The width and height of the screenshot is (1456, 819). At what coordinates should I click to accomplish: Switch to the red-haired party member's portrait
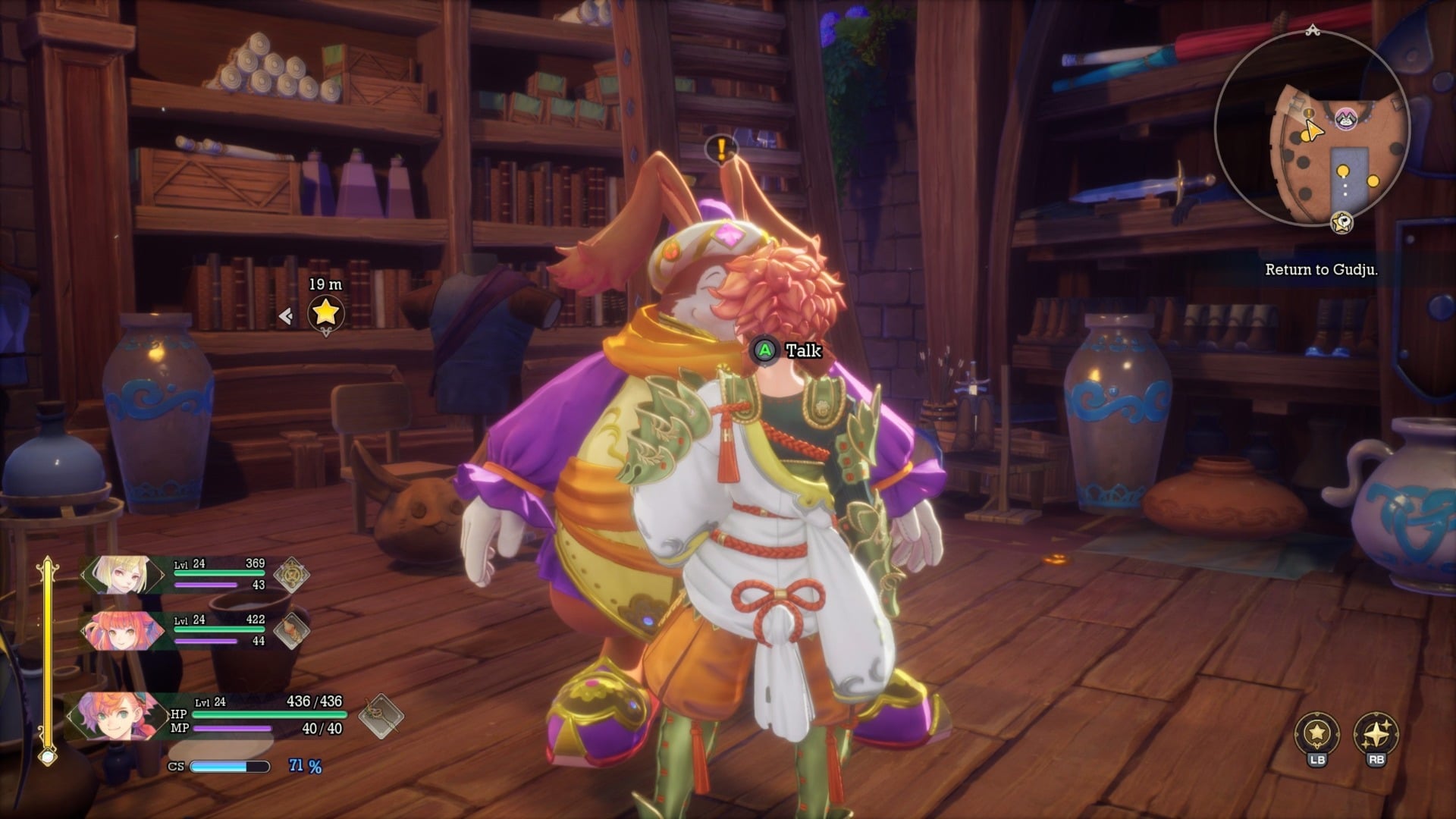(121, 632)
